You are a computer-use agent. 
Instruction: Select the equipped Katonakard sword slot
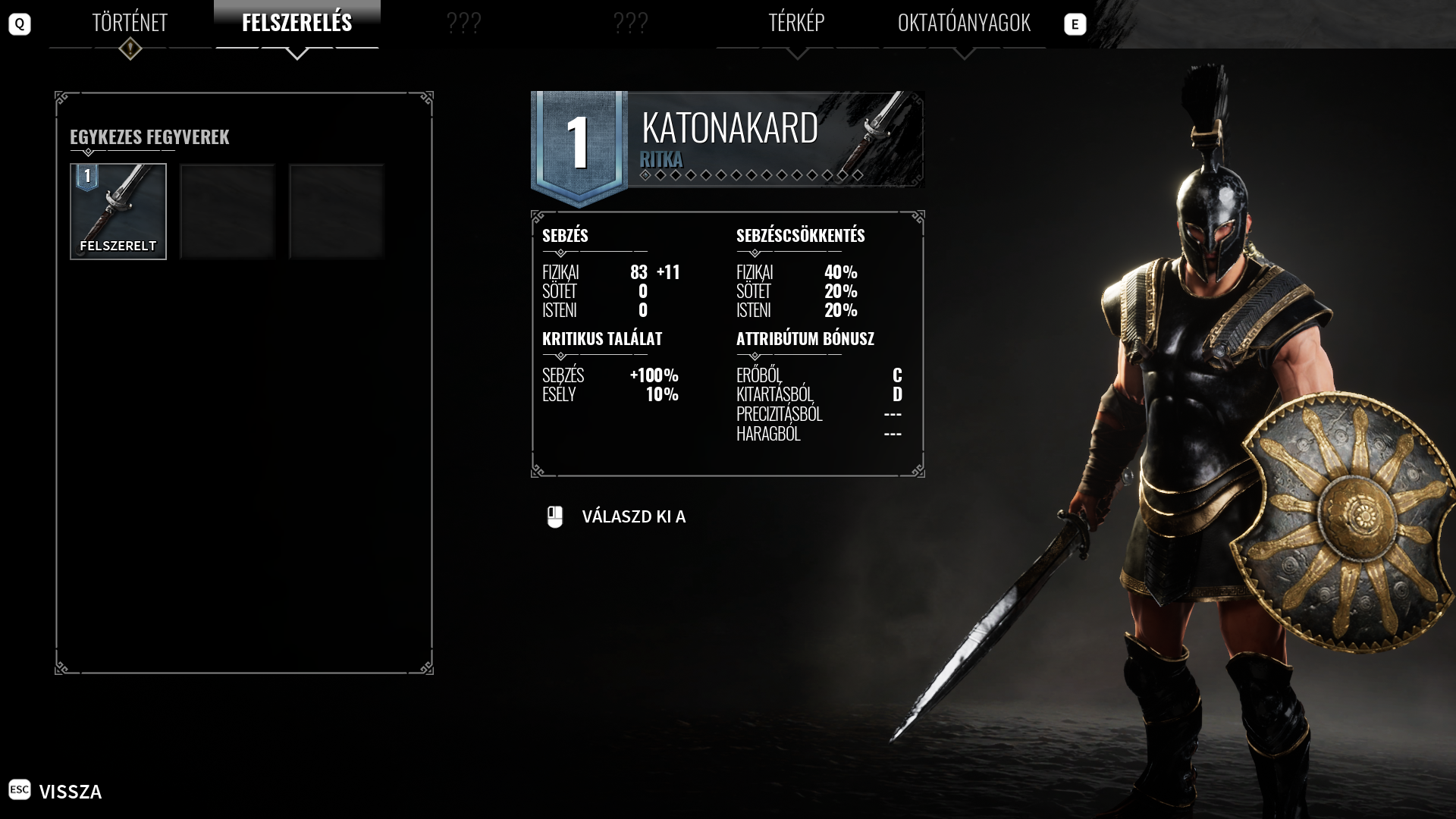pos(118,212)
